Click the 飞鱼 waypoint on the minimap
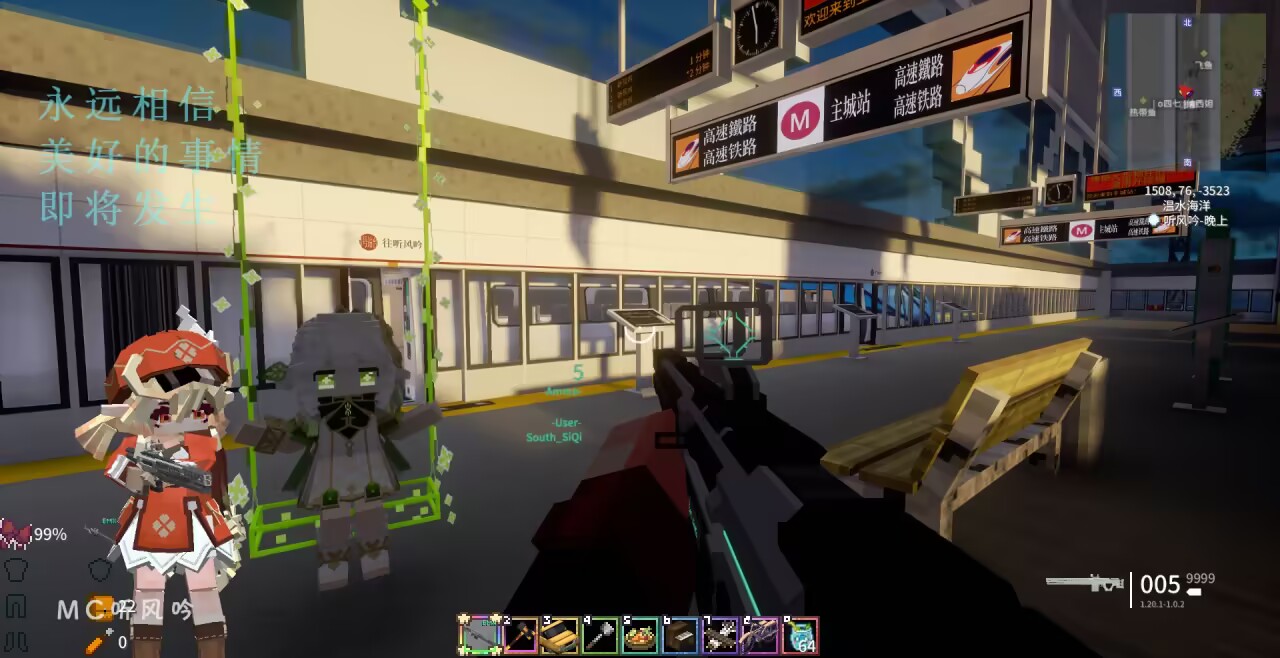The height and width of the screenshot is (658, 1280). (1201, 64)
